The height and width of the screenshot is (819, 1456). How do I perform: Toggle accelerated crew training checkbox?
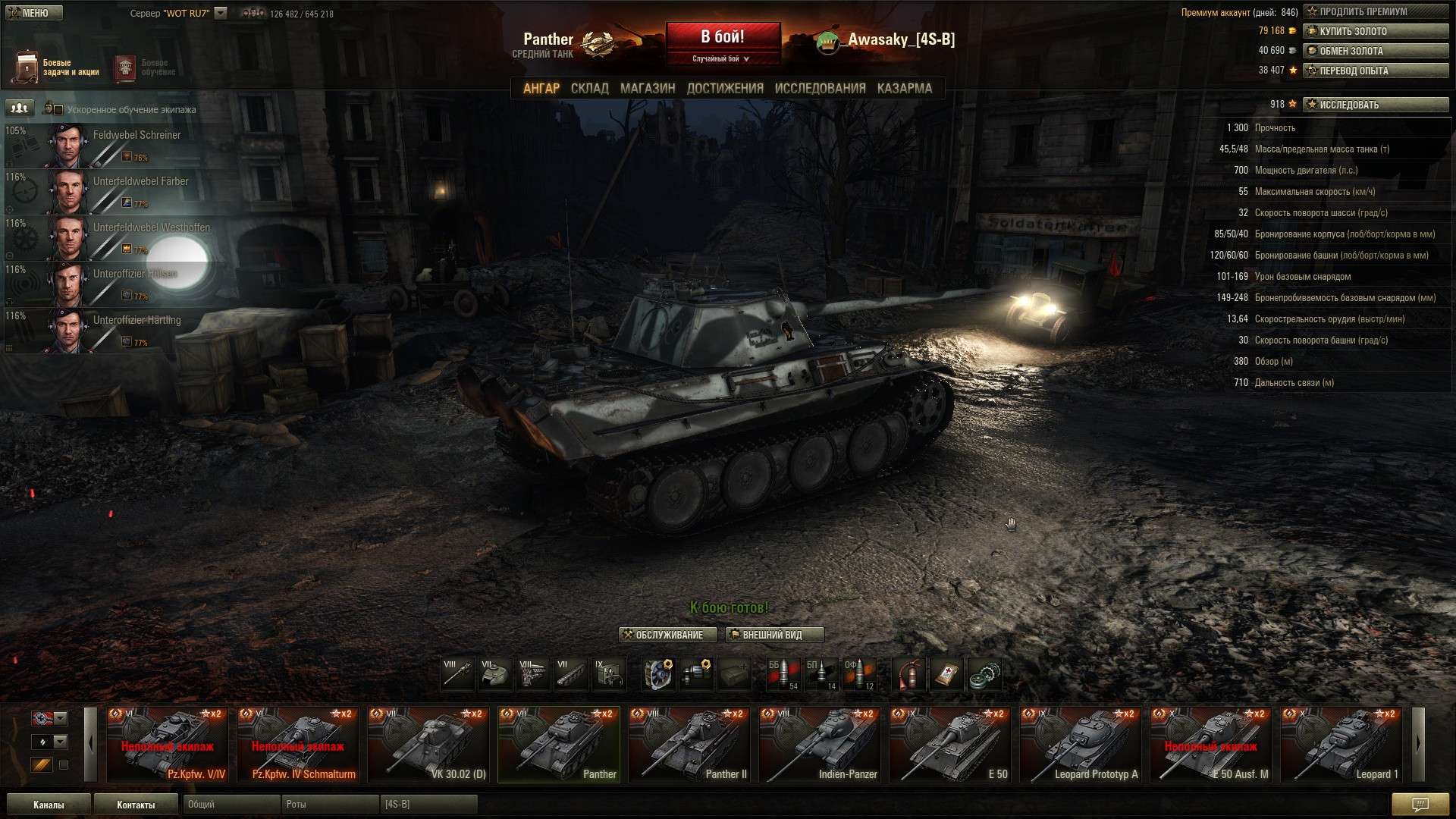[58, 110]
